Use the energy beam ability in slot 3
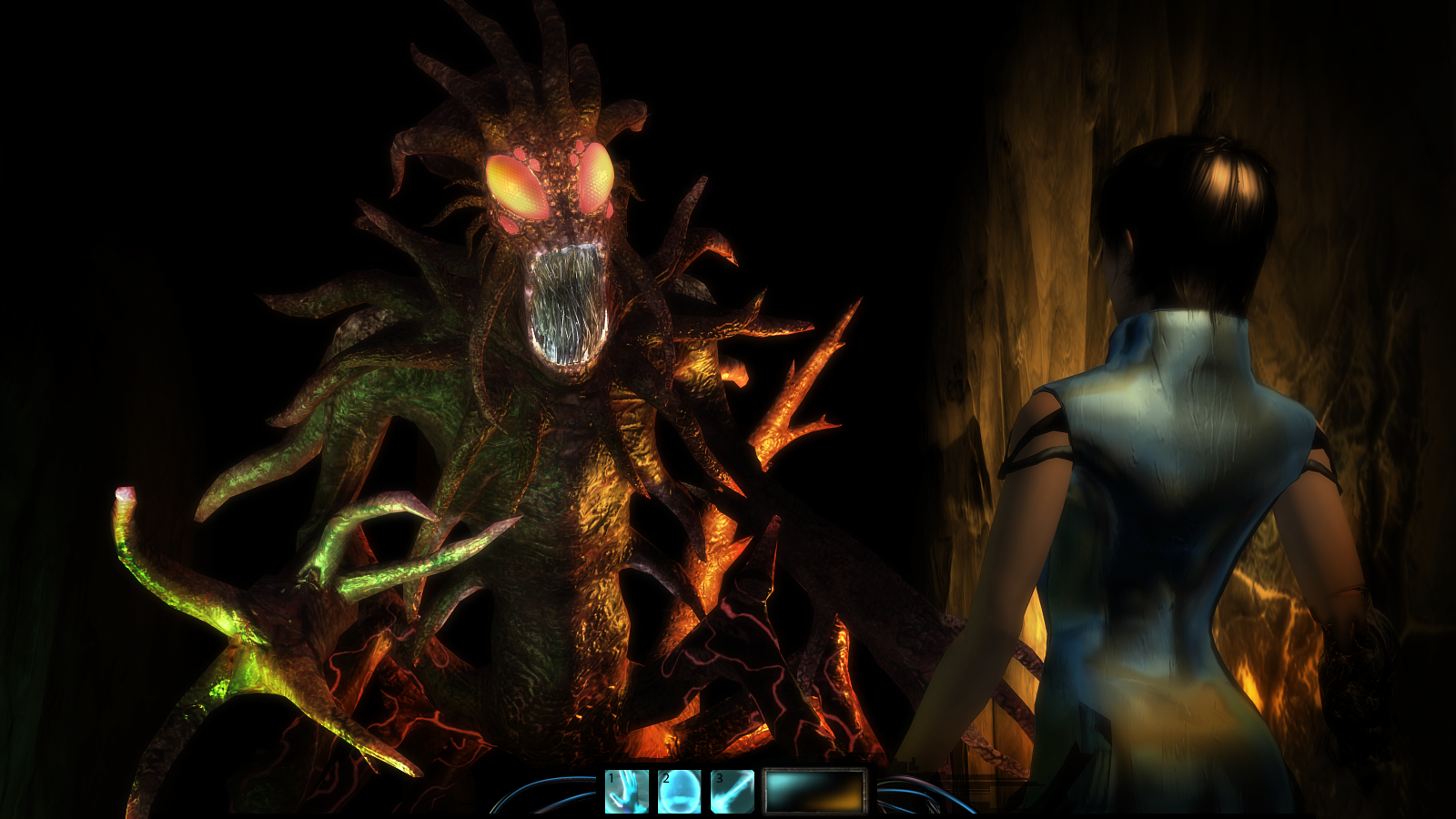 point(733,791)
